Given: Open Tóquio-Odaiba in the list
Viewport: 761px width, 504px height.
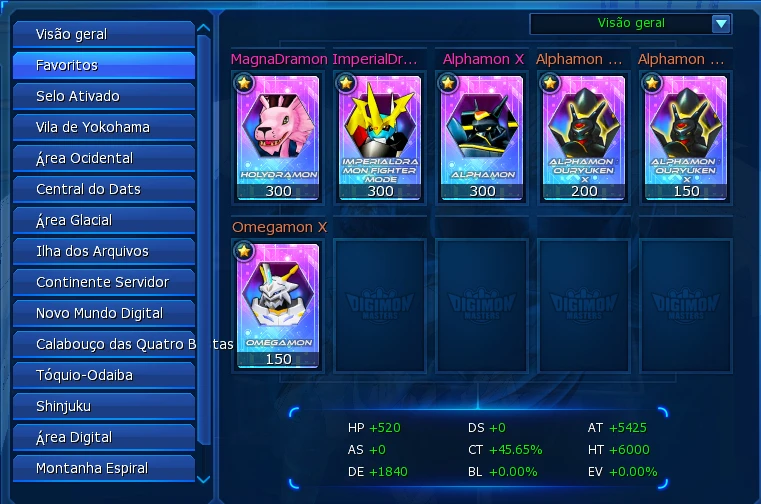Looking at the screenshot, I should 103,375.
